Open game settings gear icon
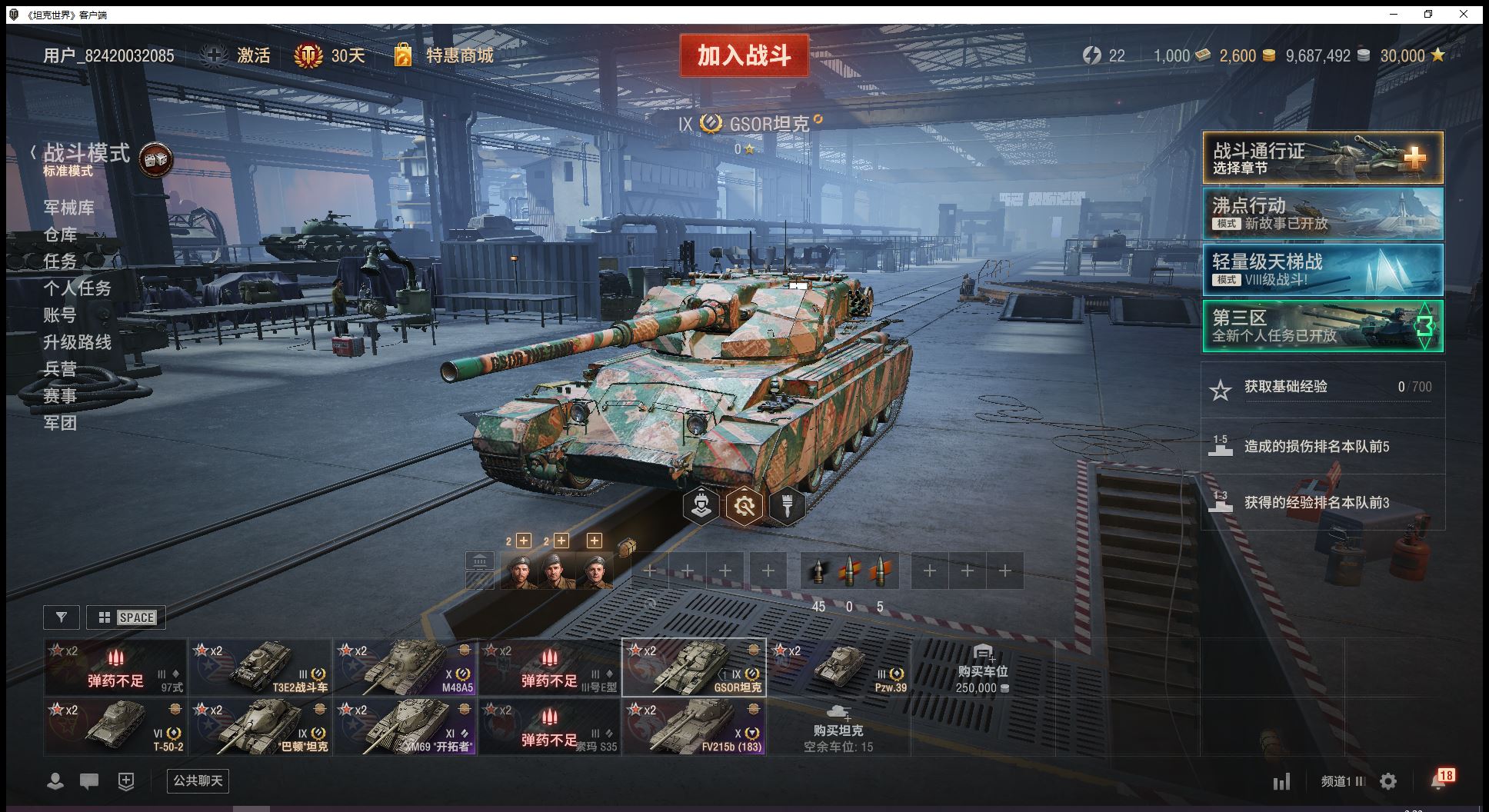Viewport: 1489px width, 812px height. click(1388, 782)
